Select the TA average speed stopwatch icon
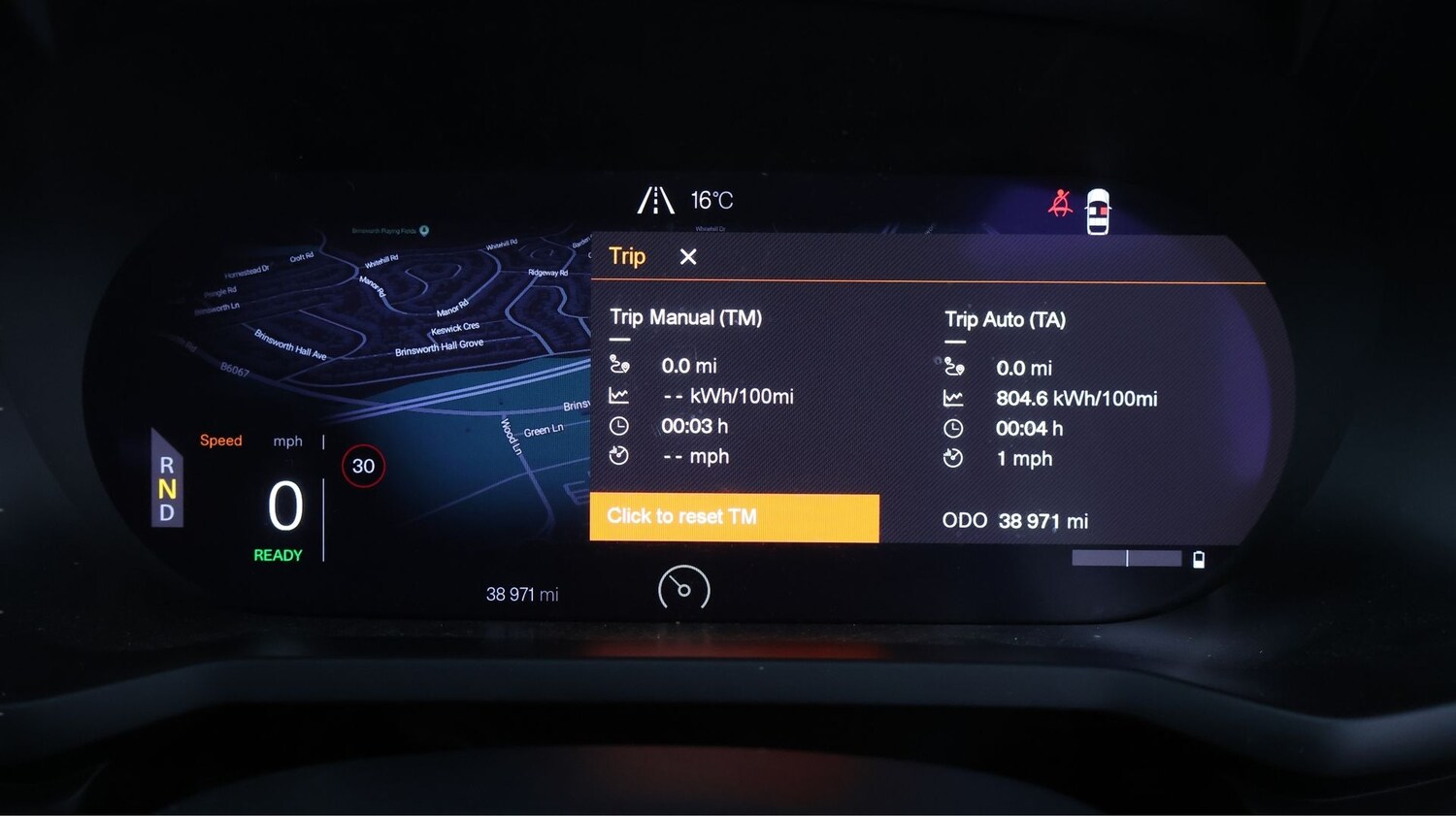This screenshot has height=816, width=1456. pyautogui.click(x=954, y=458)
